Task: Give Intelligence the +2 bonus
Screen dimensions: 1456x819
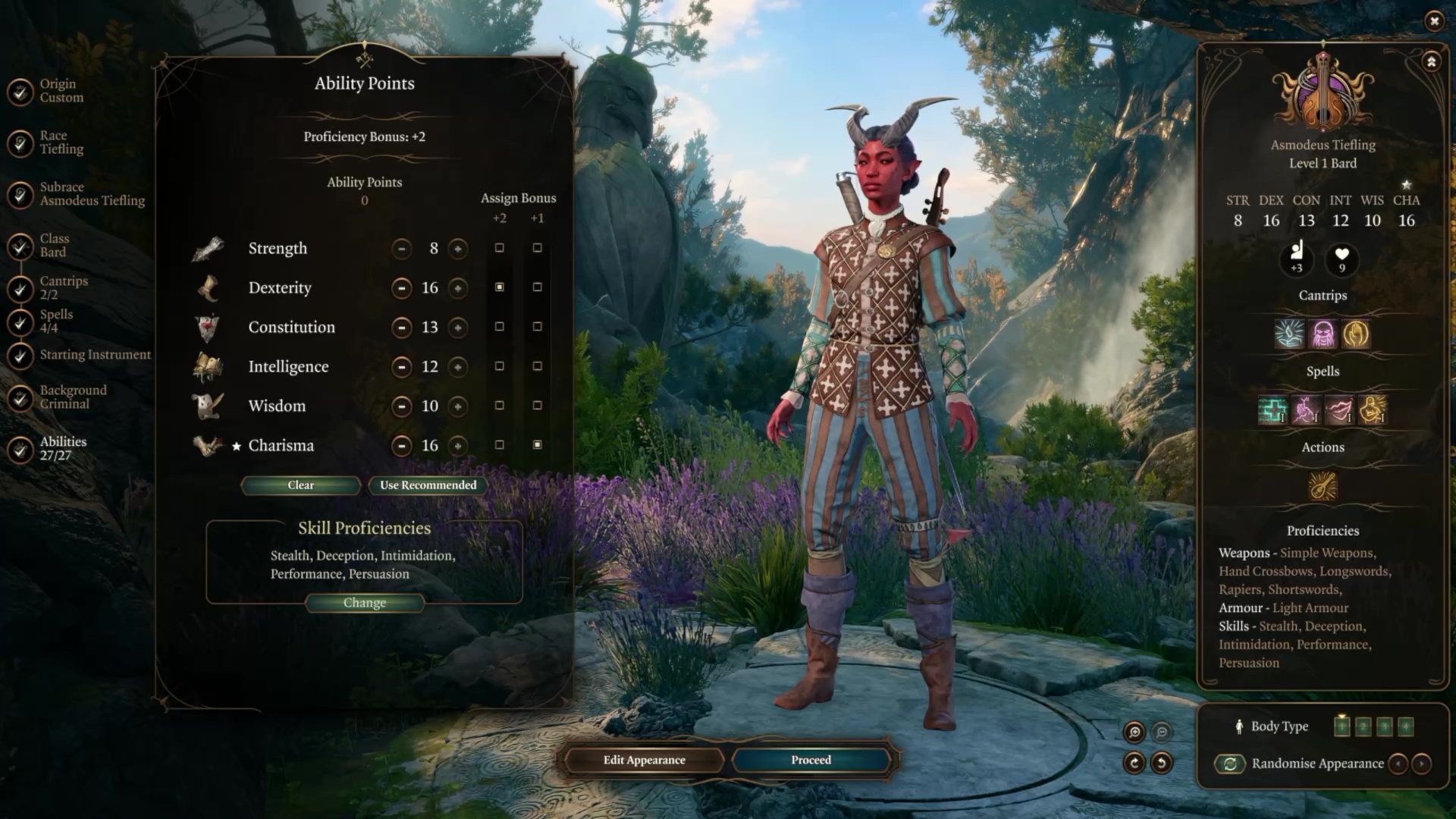Action: (499, 366)
